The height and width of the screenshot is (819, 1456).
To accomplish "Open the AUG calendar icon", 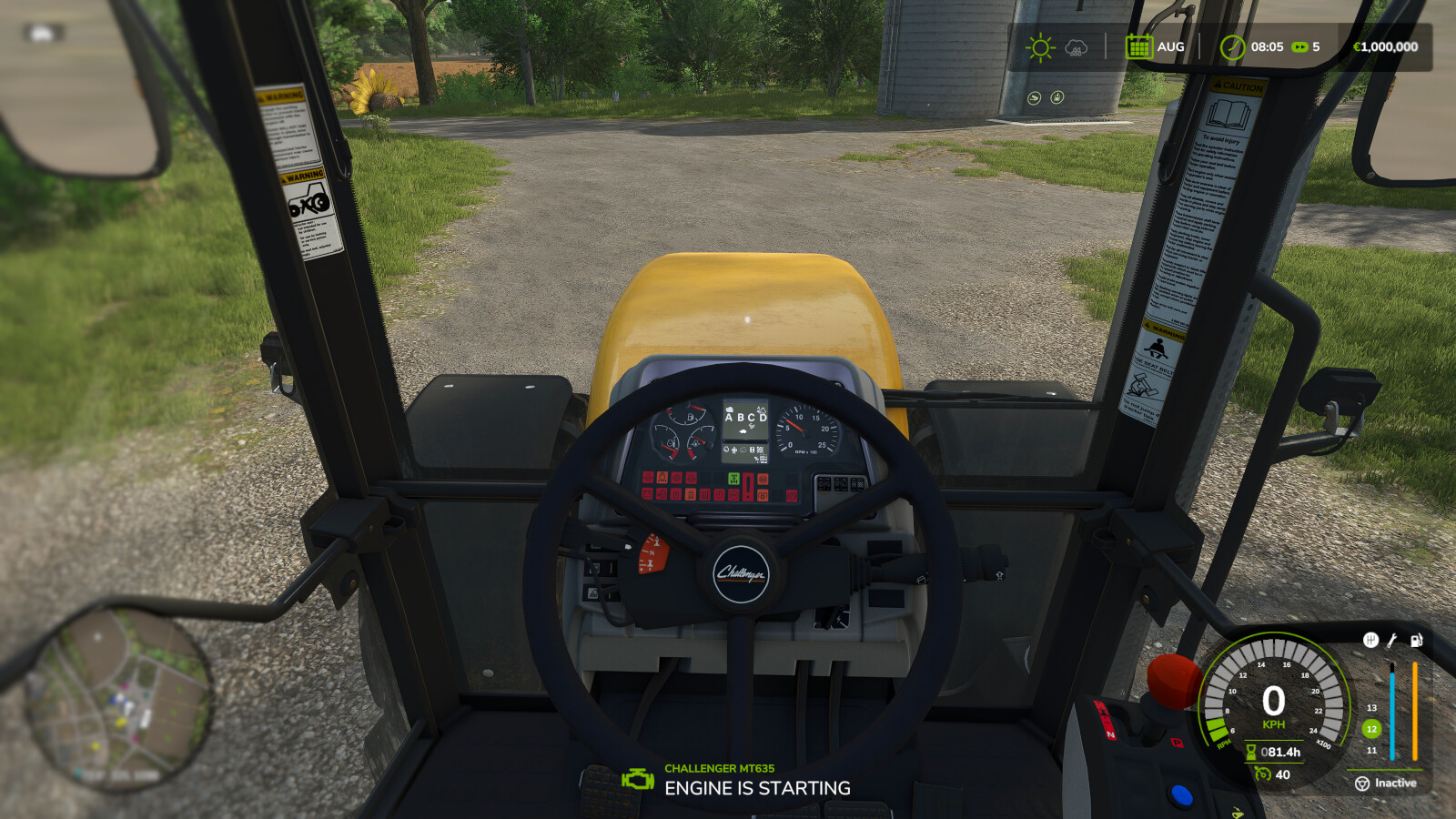I will tap(1140, 47).
